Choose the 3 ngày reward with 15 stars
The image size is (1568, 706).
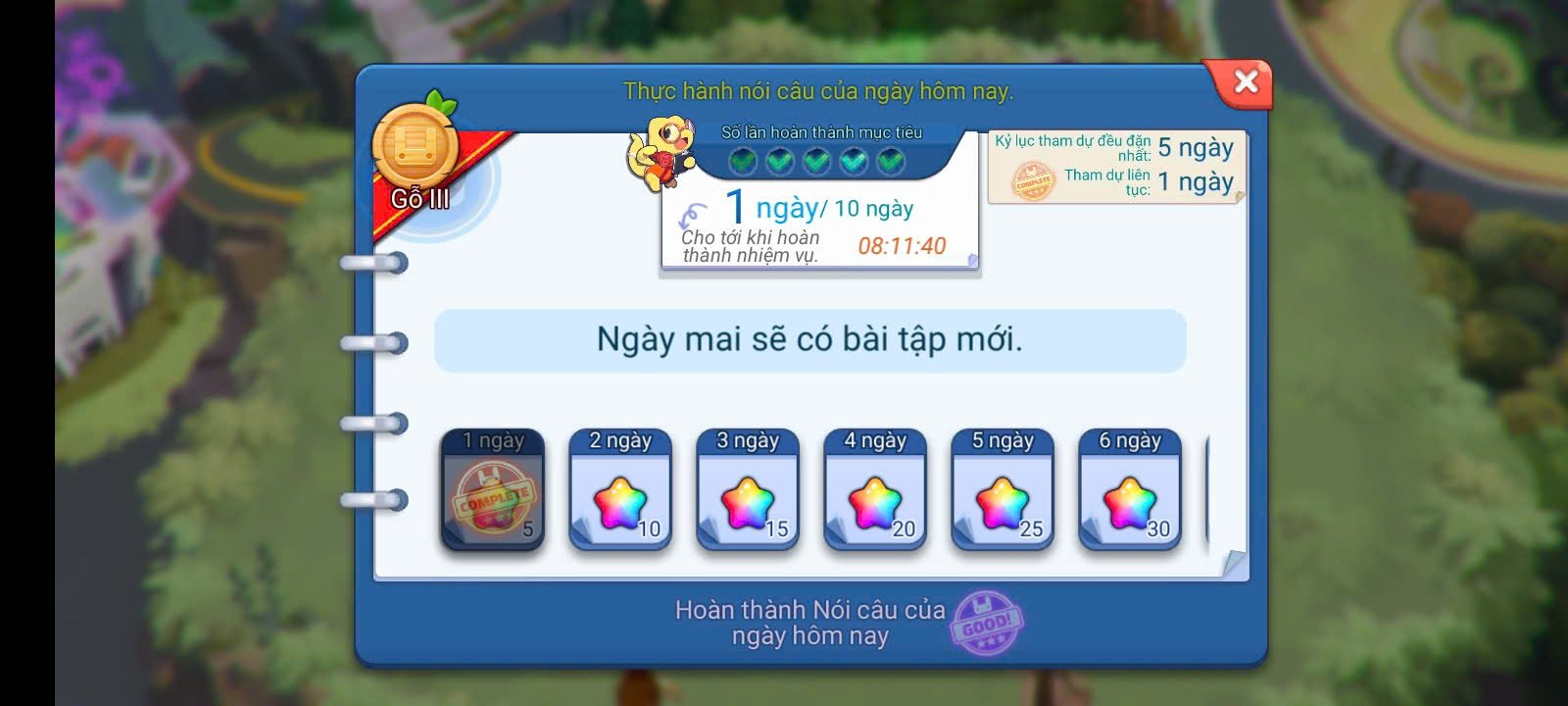click(748, 489)
